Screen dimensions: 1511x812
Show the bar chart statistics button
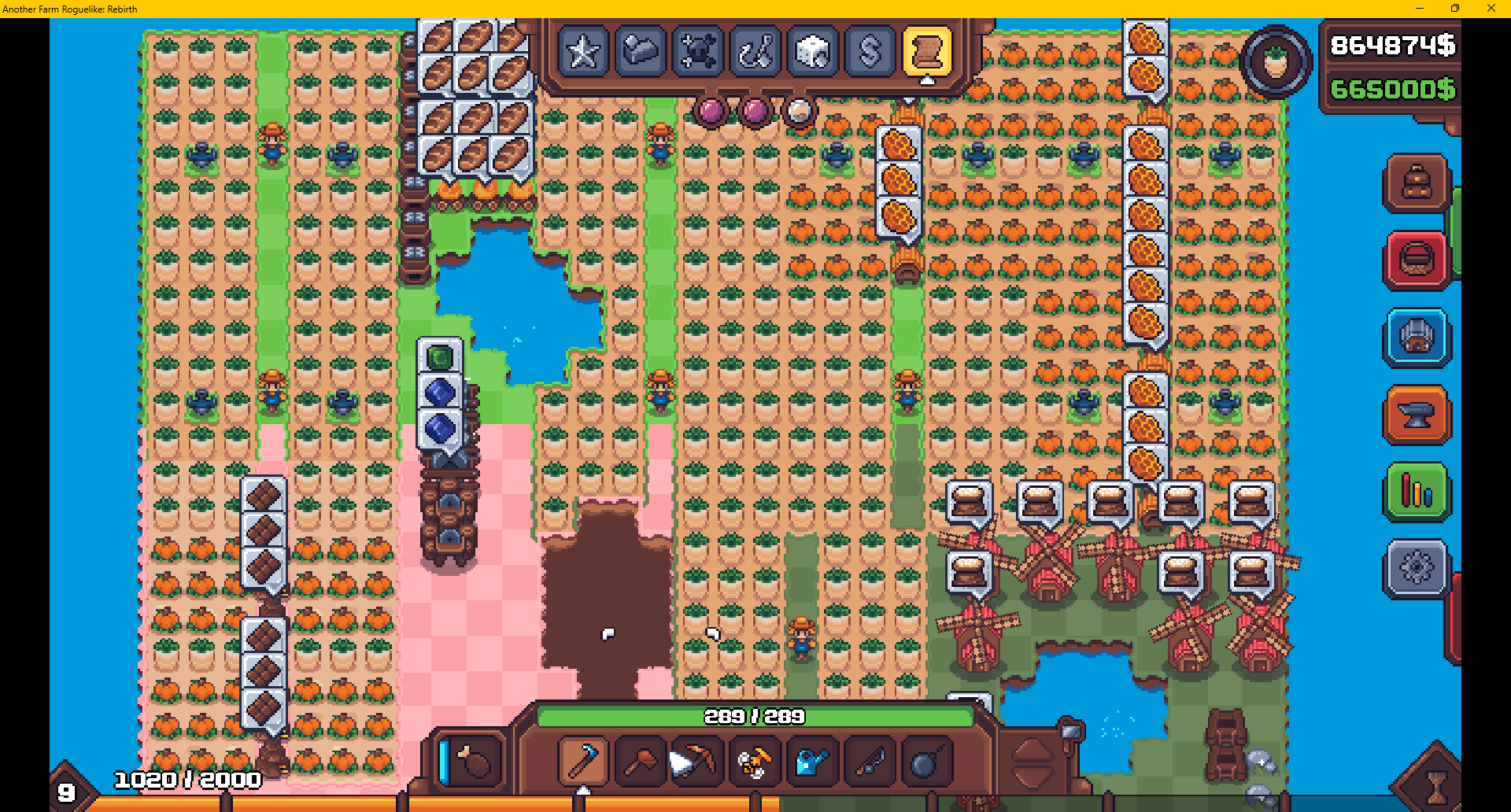point(1417,492)
